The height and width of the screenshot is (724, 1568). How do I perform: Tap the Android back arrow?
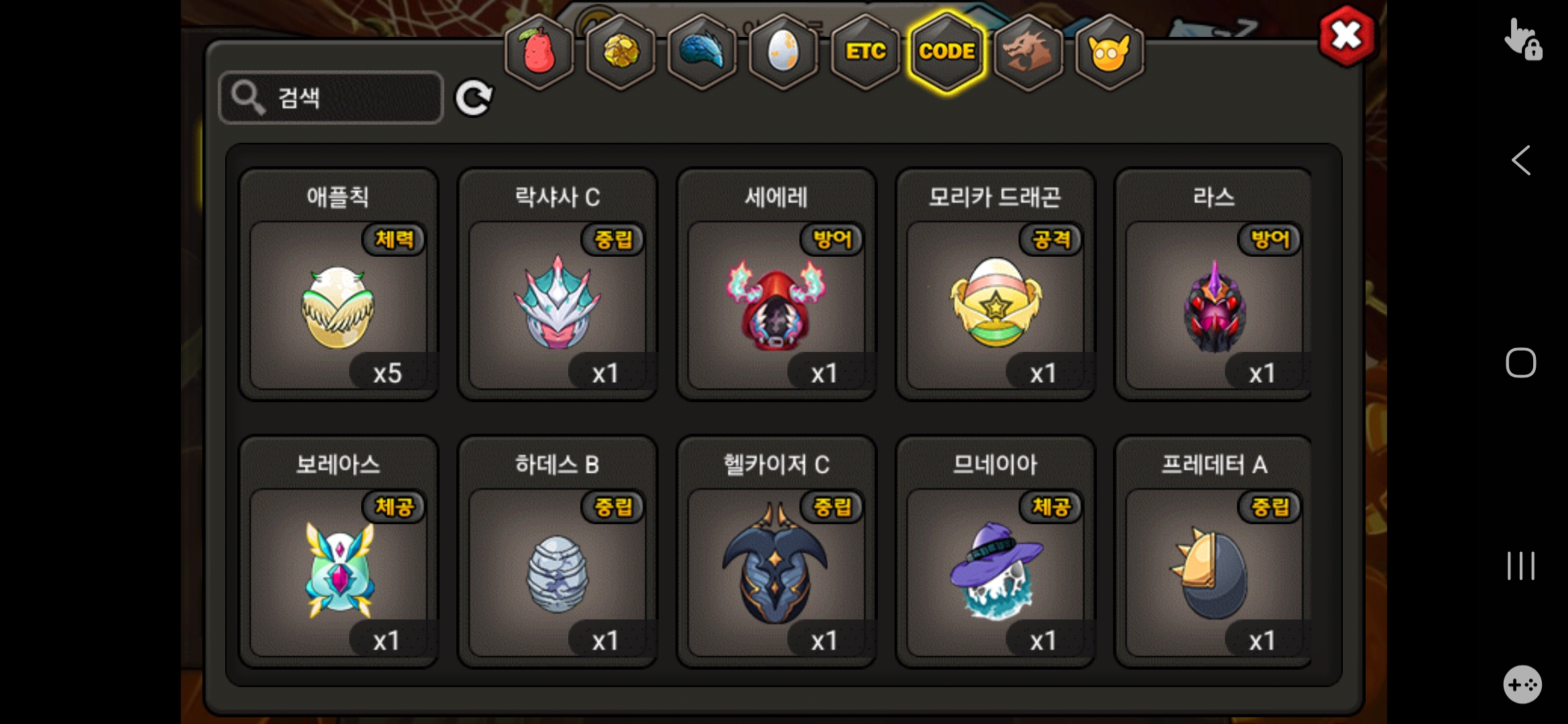pos(1520,161)
